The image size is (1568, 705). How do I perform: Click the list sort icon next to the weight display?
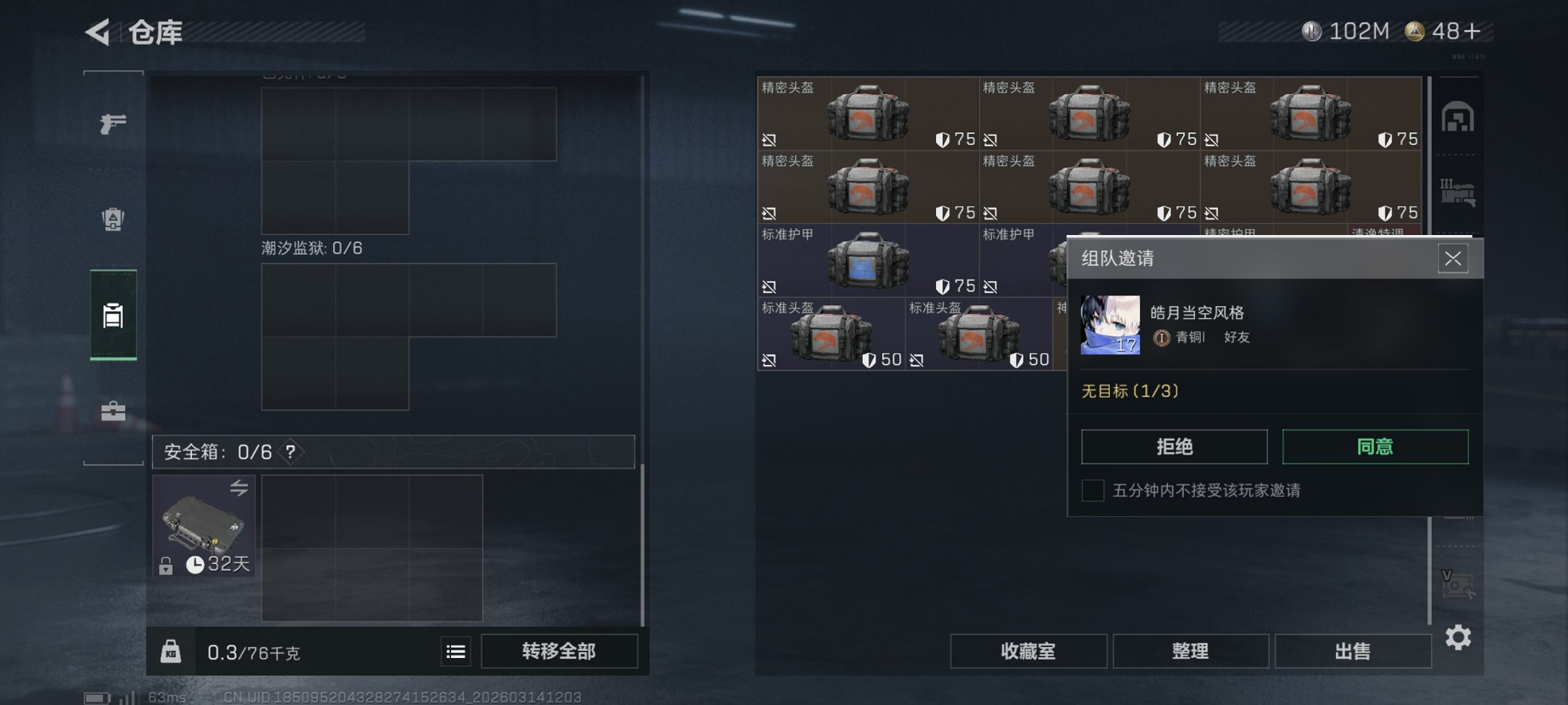455,650
